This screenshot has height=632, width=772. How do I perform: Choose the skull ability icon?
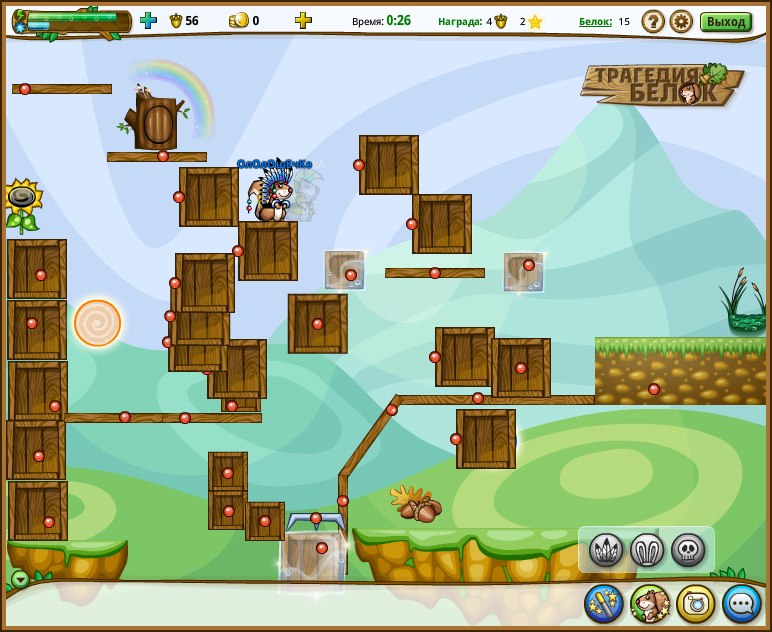tap(688, 549)
